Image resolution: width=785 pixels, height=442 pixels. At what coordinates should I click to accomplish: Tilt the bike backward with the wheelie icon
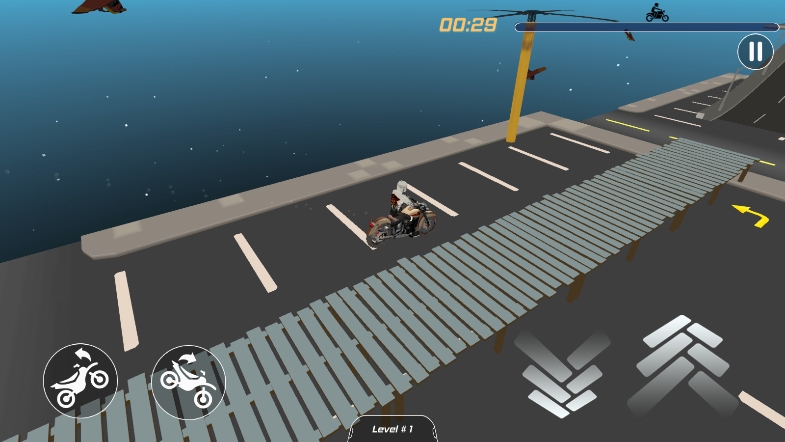pos(80,380)
